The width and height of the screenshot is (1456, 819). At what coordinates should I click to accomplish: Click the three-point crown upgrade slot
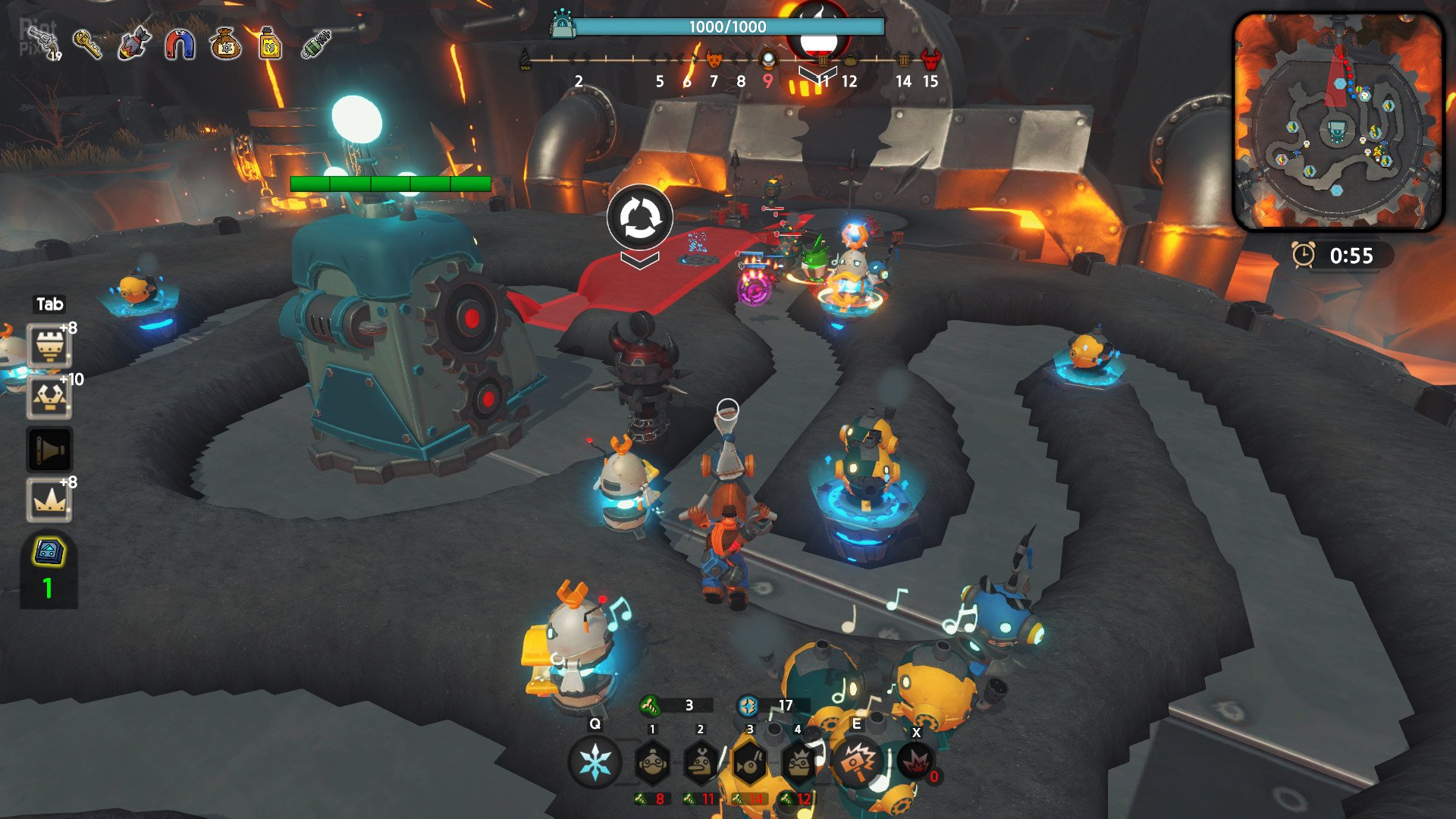click(49, 500)
